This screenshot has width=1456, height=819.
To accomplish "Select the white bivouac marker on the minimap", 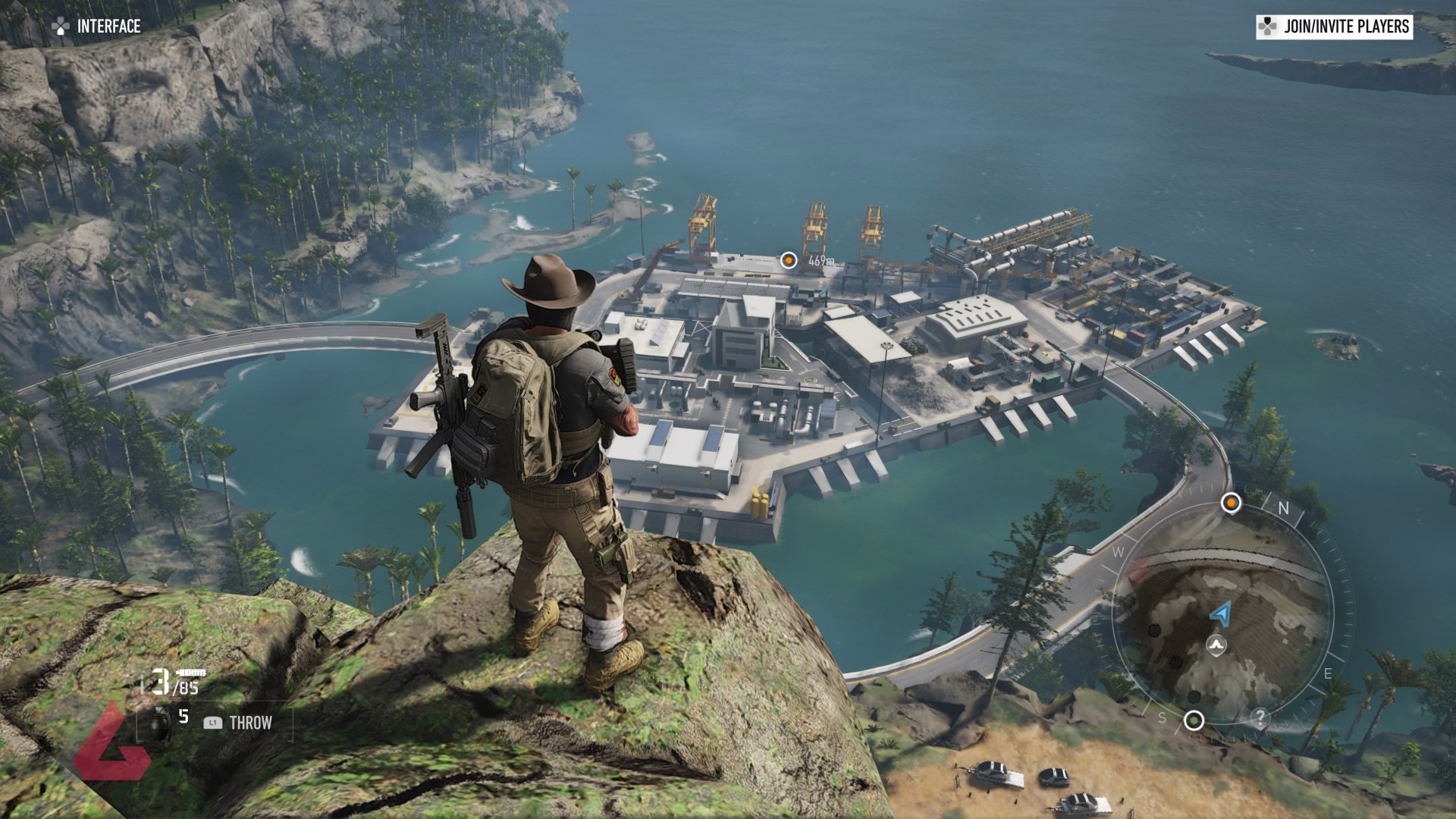I will tap(1216, 645).
